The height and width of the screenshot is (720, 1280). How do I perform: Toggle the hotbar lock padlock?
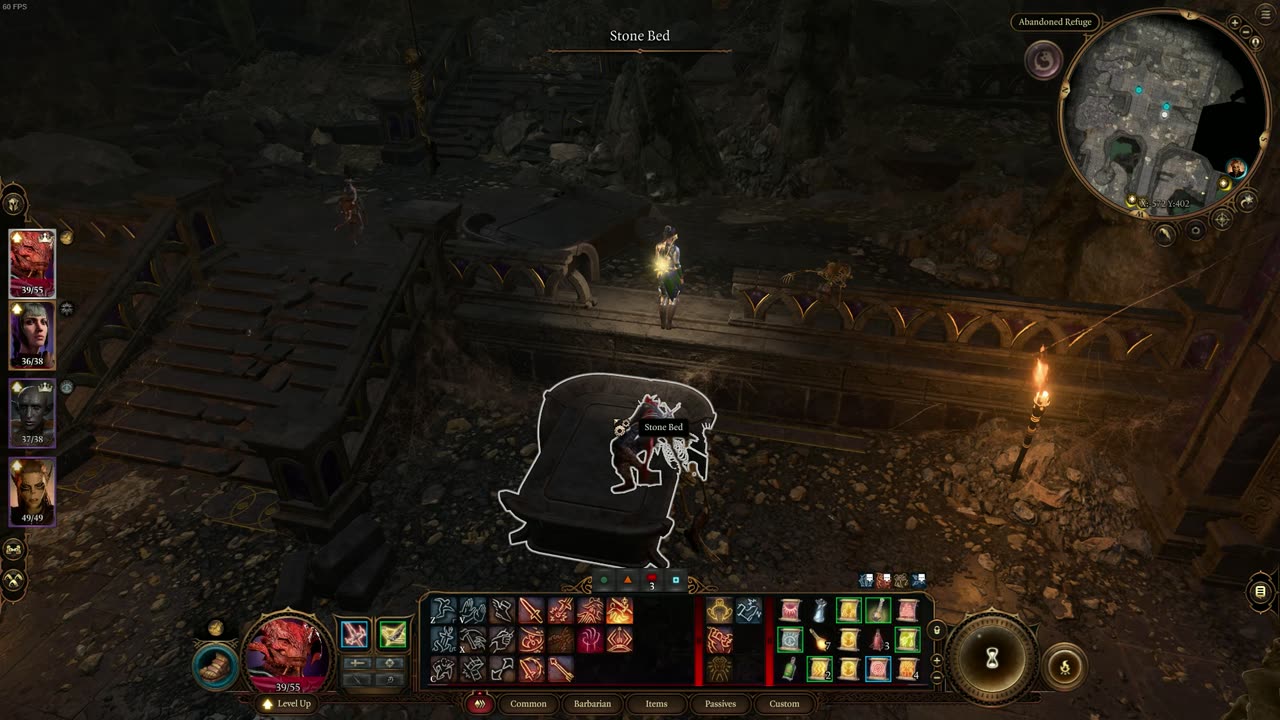pyautogui.click(x=936, y=631)
